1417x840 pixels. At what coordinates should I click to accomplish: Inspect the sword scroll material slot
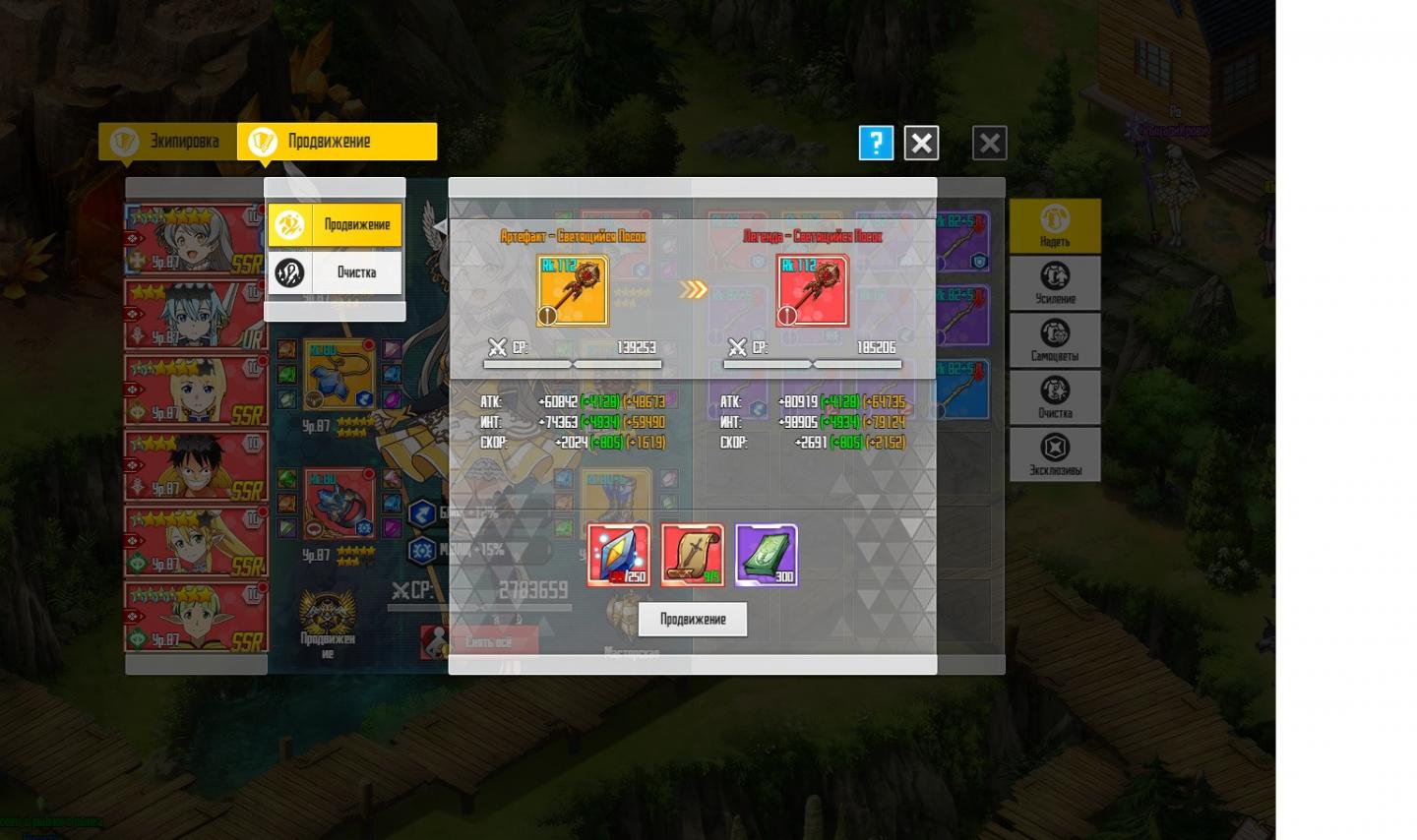692,555
